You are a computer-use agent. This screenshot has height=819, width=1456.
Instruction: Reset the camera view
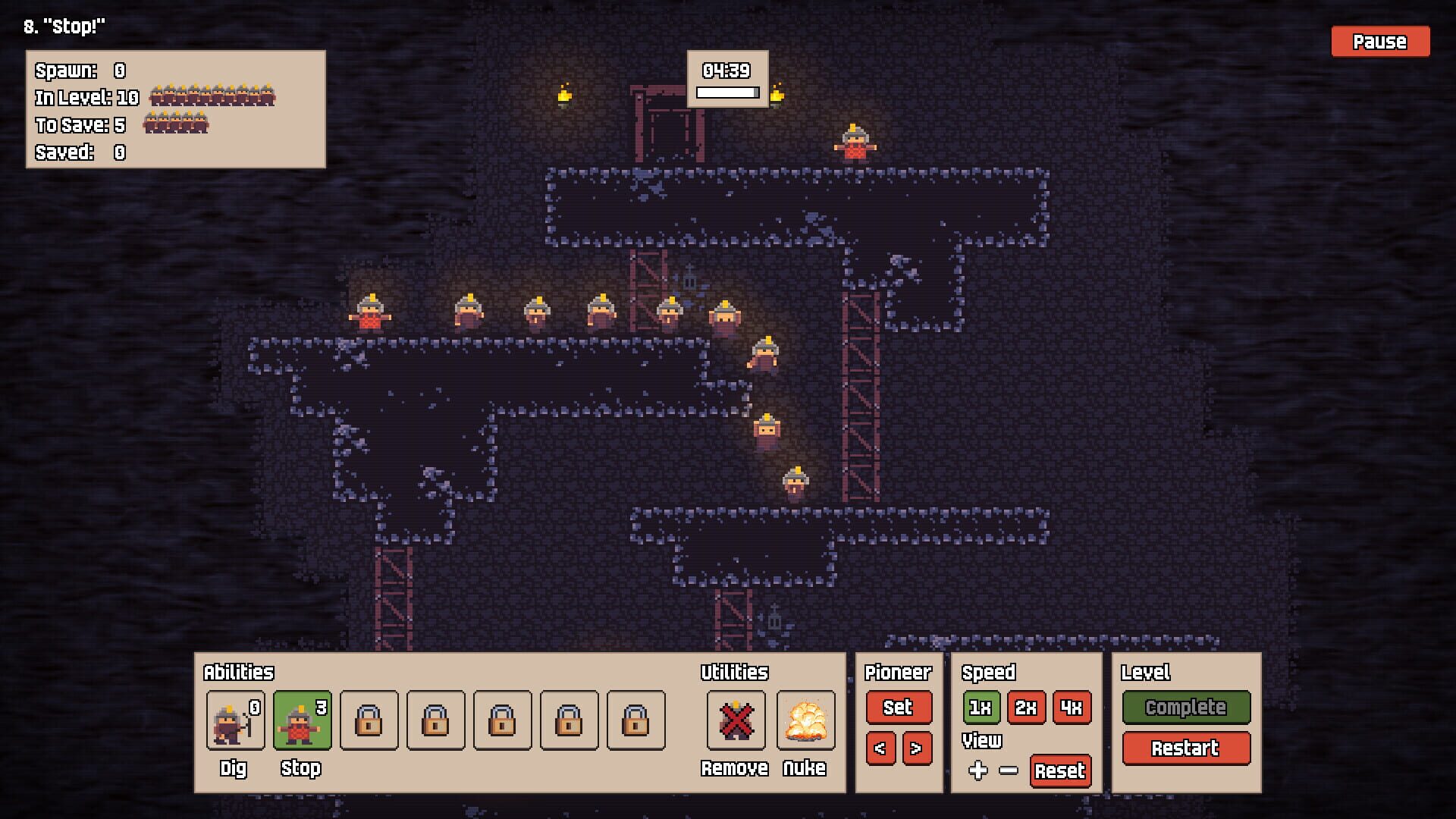1060,771
